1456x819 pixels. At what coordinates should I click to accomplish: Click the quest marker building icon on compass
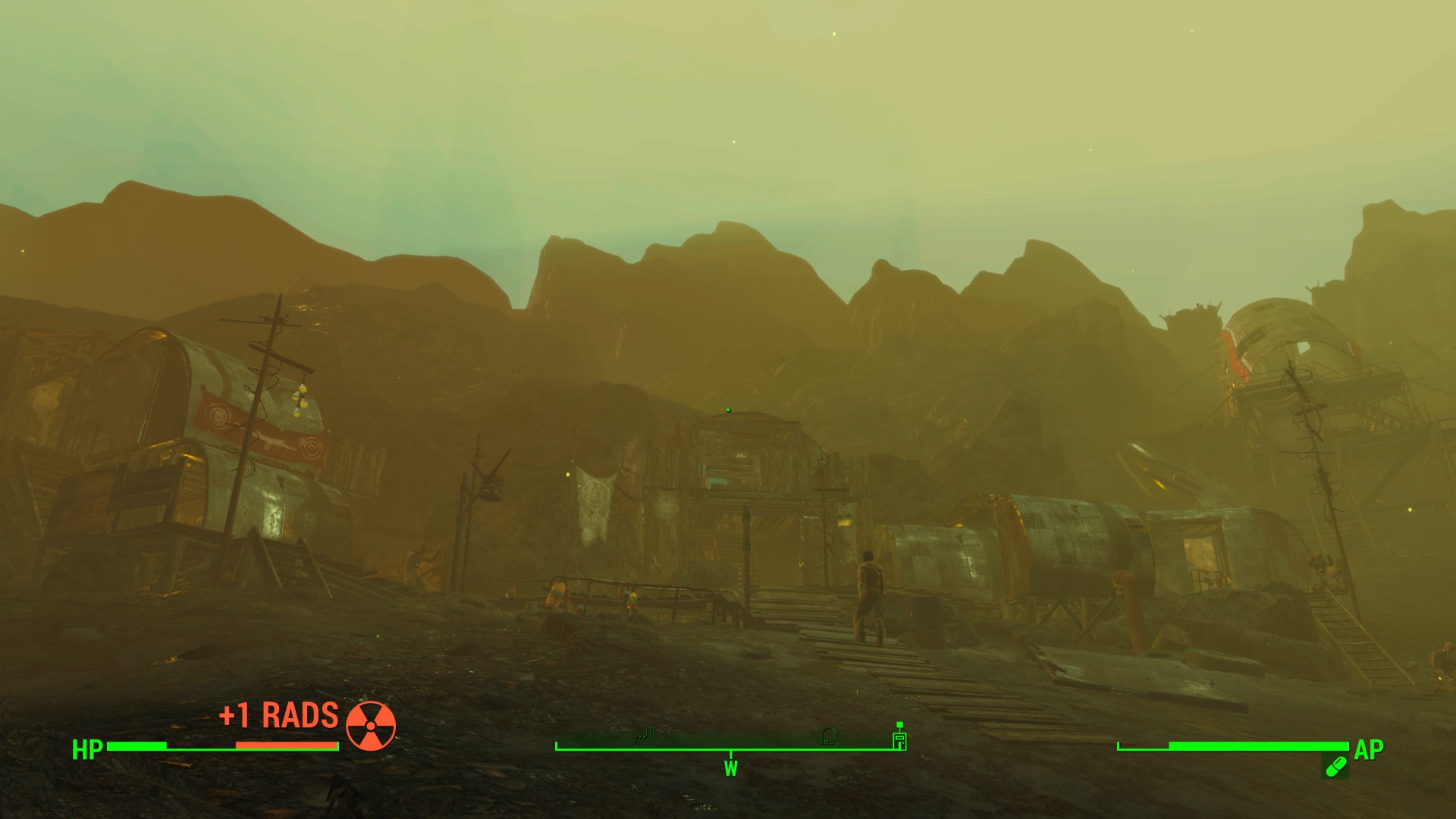point(899,739)
